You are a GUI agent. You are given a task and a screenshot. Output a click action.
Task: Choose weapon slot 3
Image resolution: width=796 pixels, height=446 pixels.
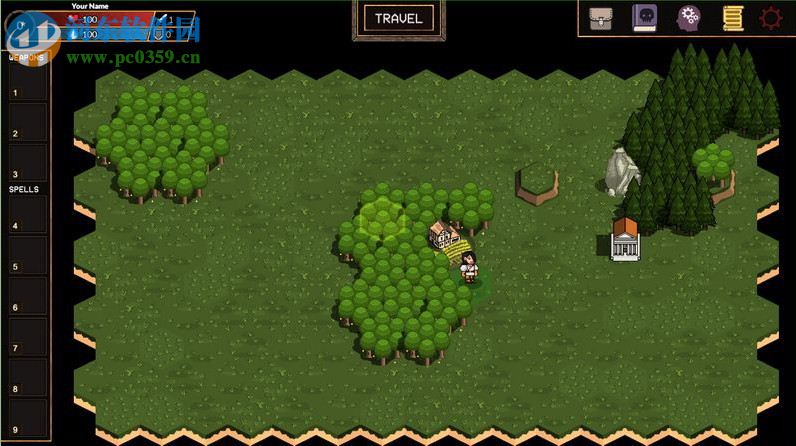tap(27, 168)
